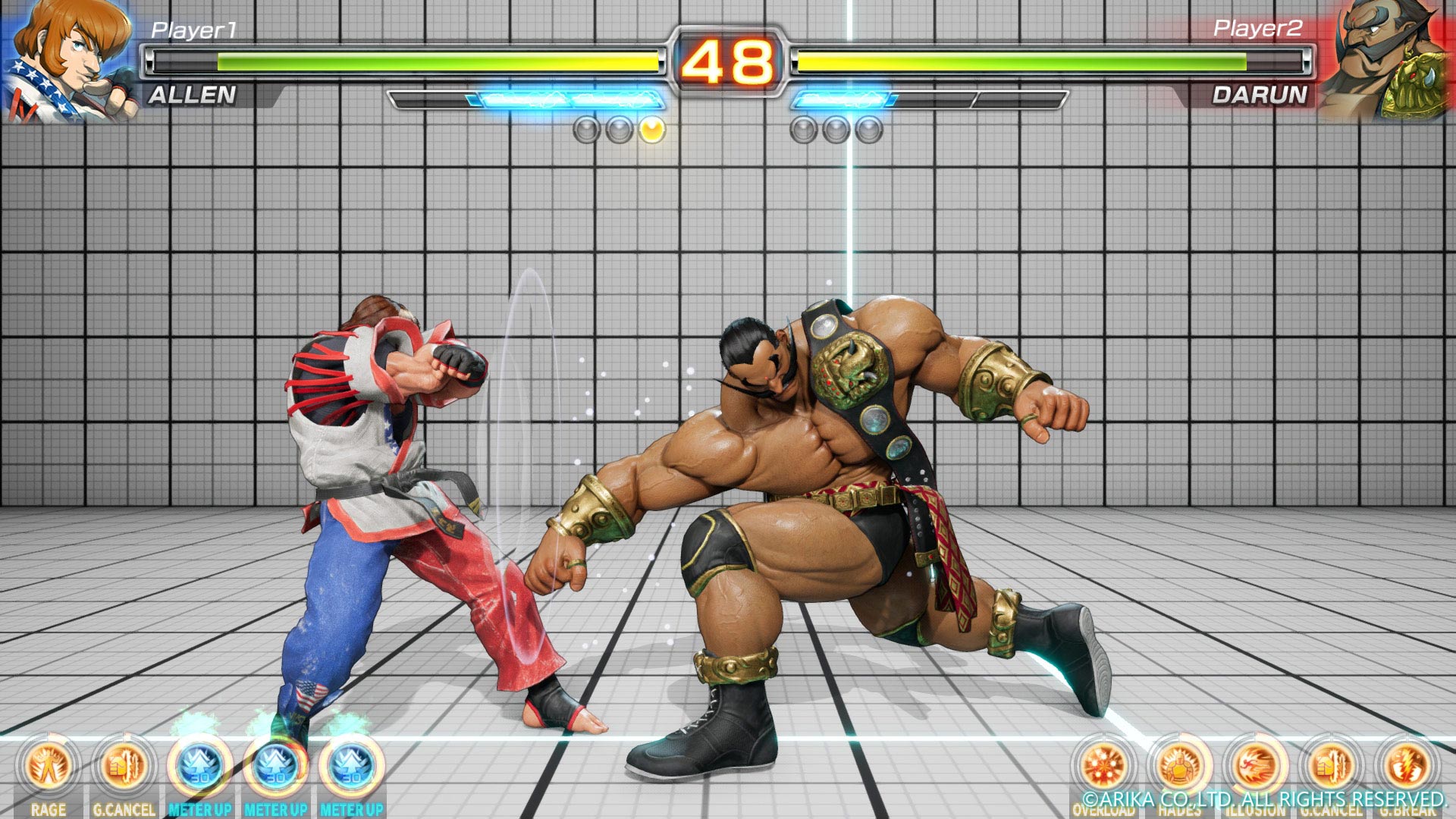
Task: Expand the second METER UP icon
Action: pos(275,766)
